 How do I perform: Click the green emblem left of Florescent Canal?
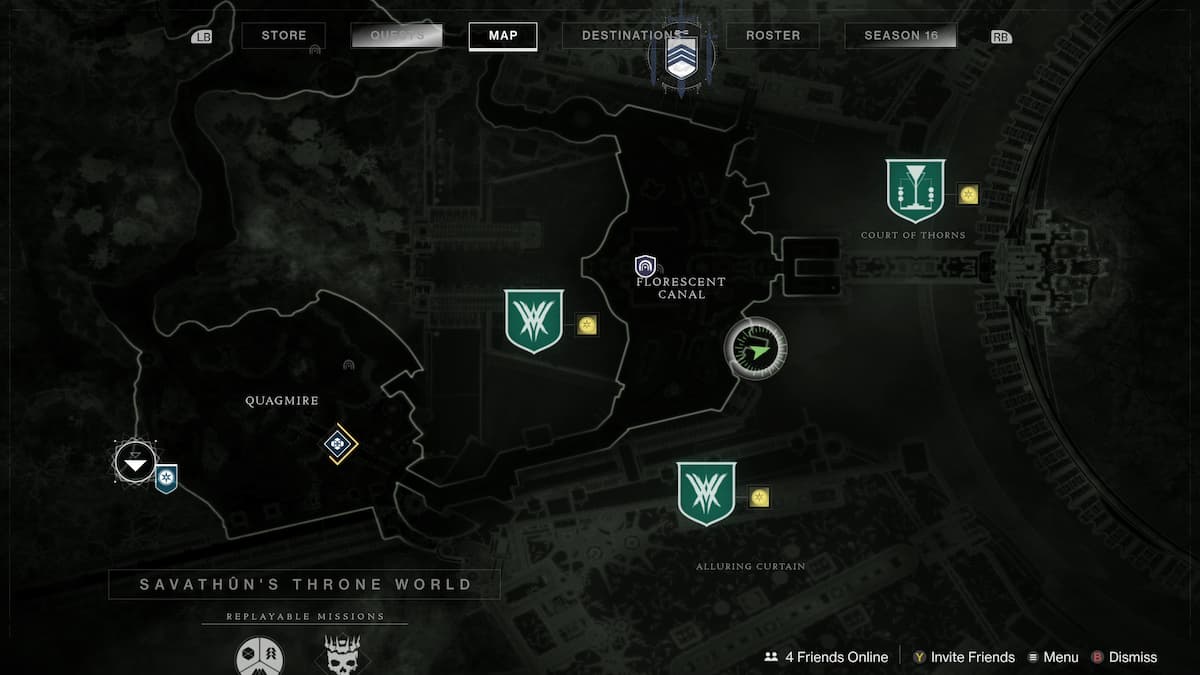coord(534,321)
